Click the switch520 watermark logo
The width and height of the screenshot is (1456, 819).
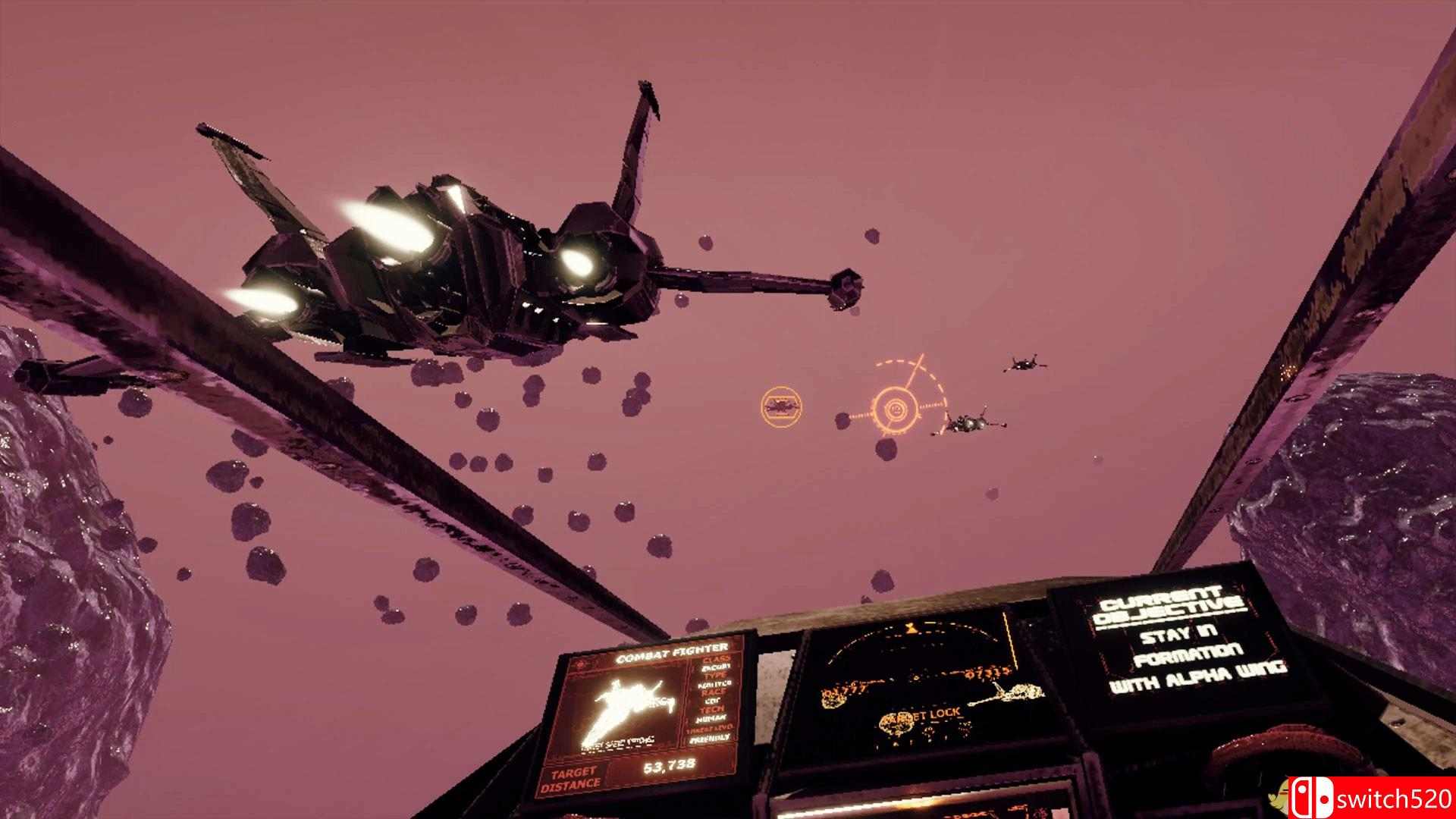click(1371, 798)
